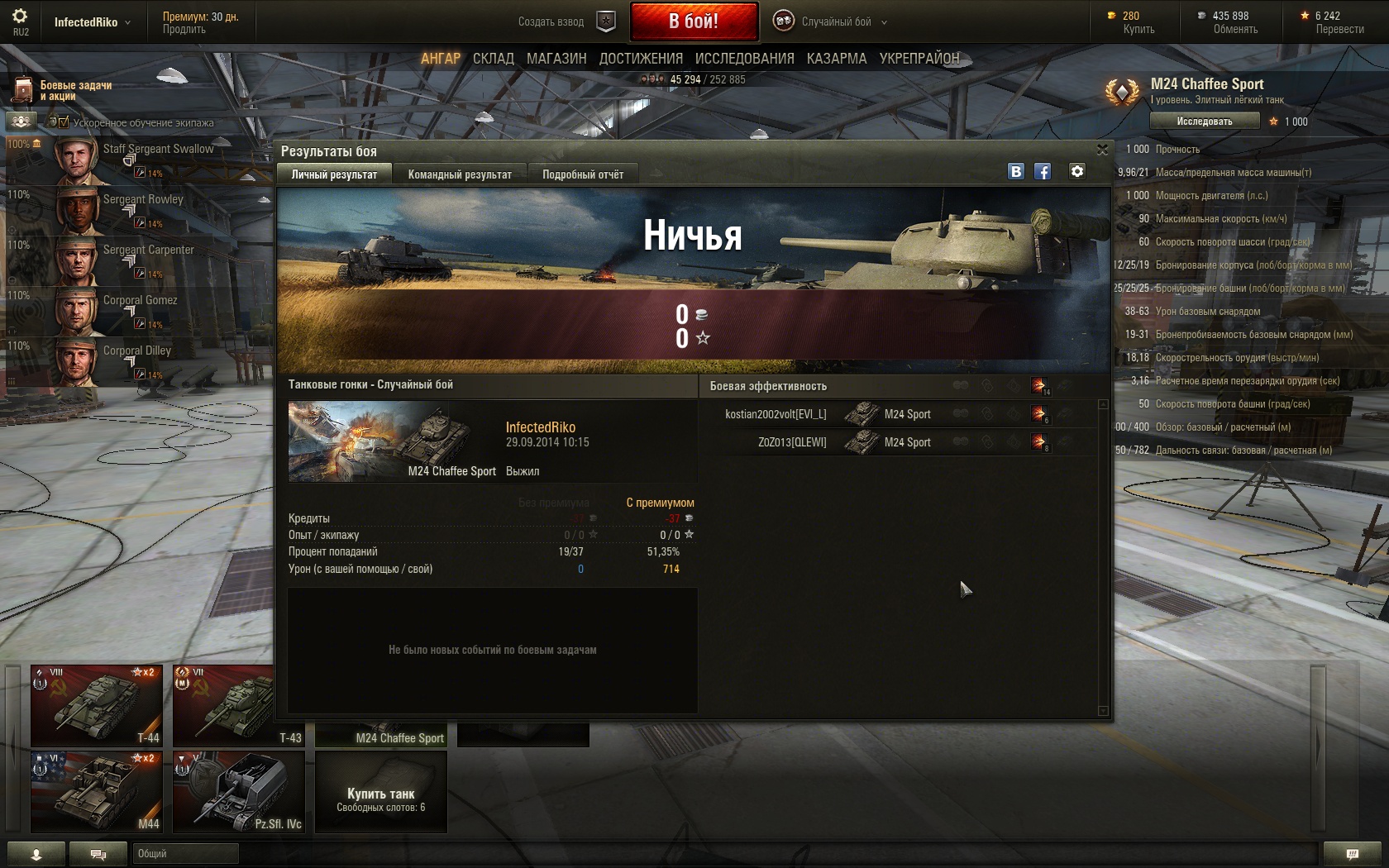Show the Подробный отчёт tab
Image resolution: width=1389 pixels, height=868 pixels.
coord(583,174)
